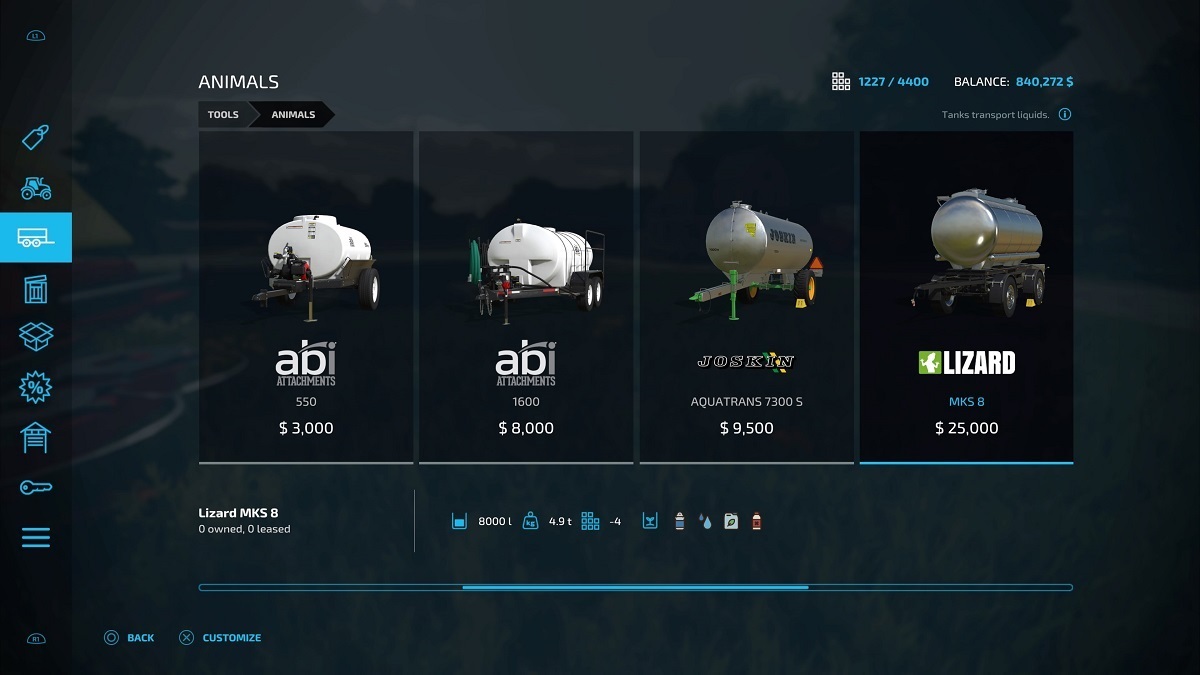Select the Joskin Aquatrans 7300 S card
1200x675 pixels.
pyautogui.click(x=746, y=297)
